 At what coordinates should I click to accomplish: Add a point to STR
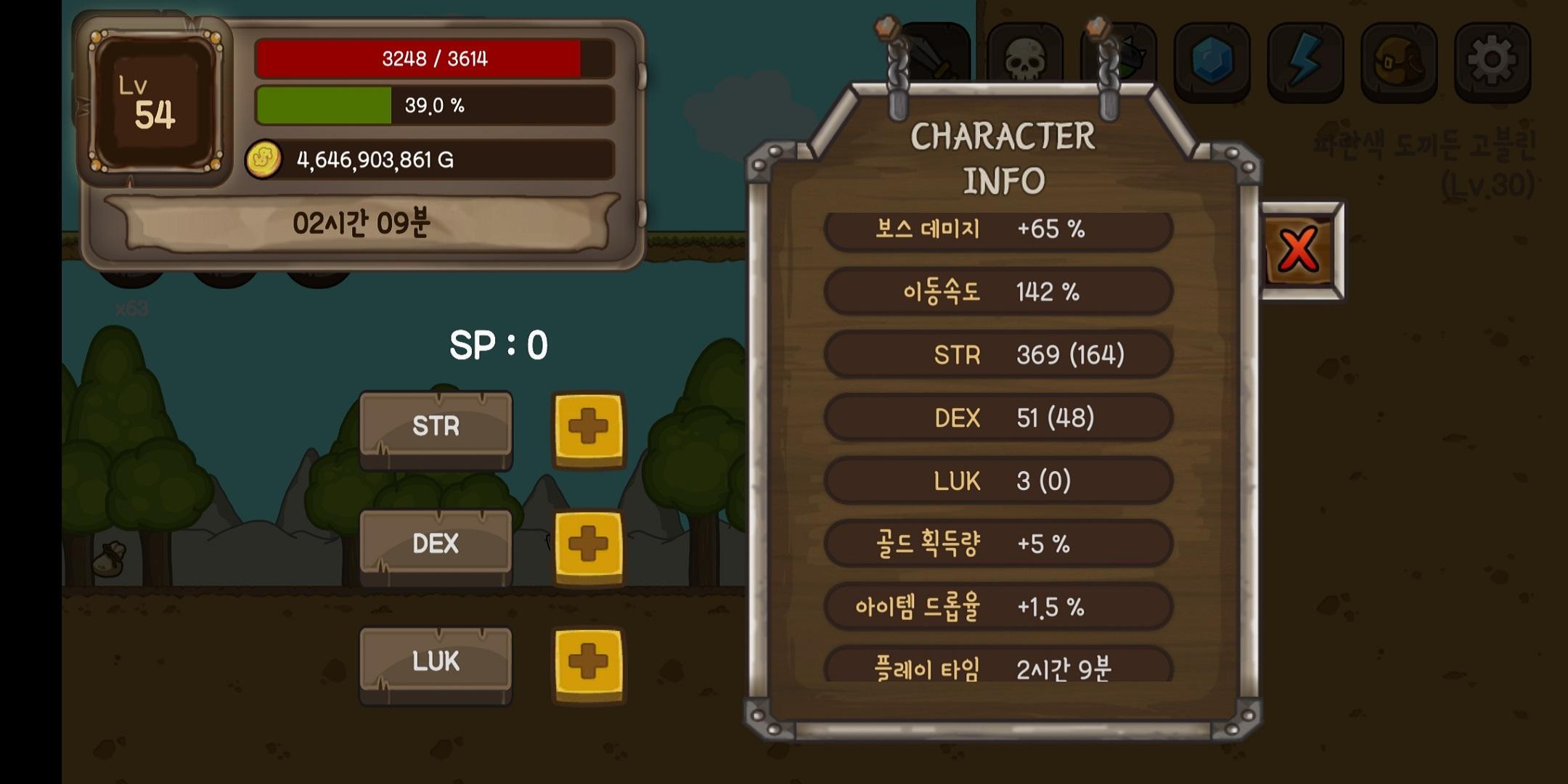pyautogui.click(x=588, y=428)
